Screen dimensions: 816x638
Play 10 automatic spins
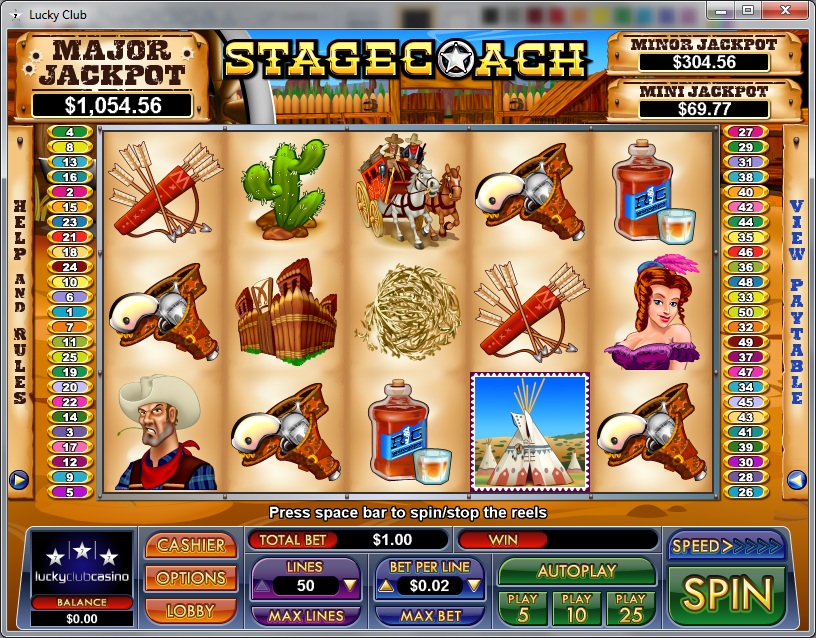[576, 607]
